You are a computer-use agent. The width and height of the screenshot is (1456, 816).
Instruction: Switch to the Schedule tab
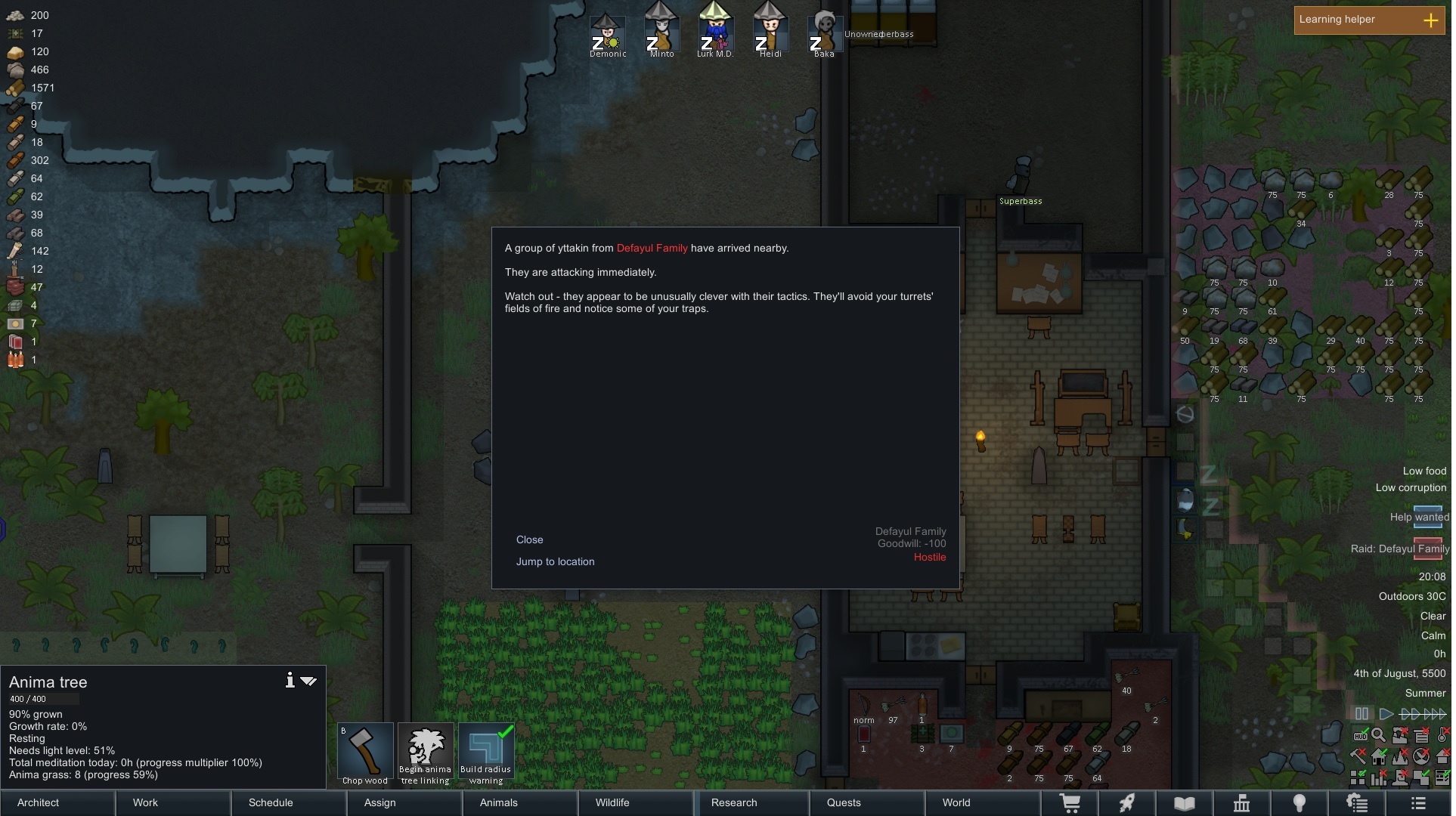pyautogui.click(x=271, y=802)
